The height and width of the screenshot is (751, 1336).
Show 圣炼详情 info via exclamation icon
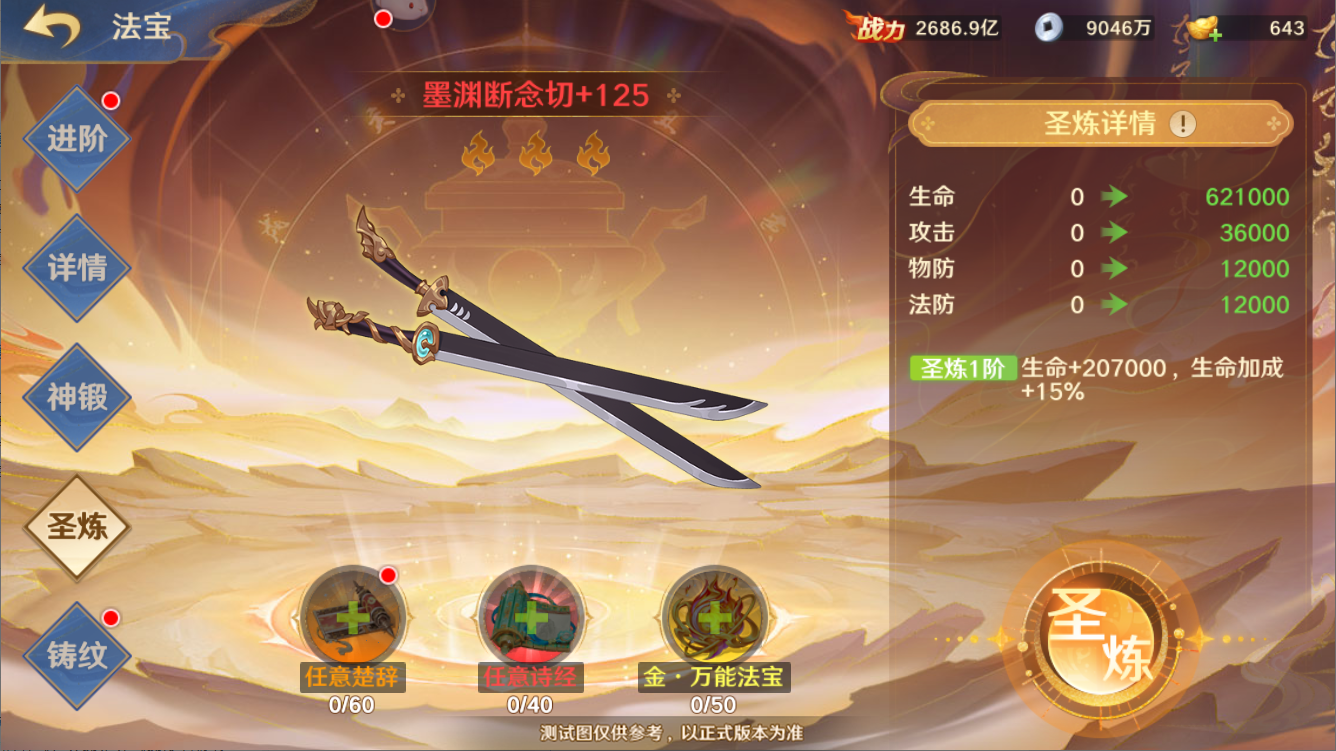(x=1183, y=124)
